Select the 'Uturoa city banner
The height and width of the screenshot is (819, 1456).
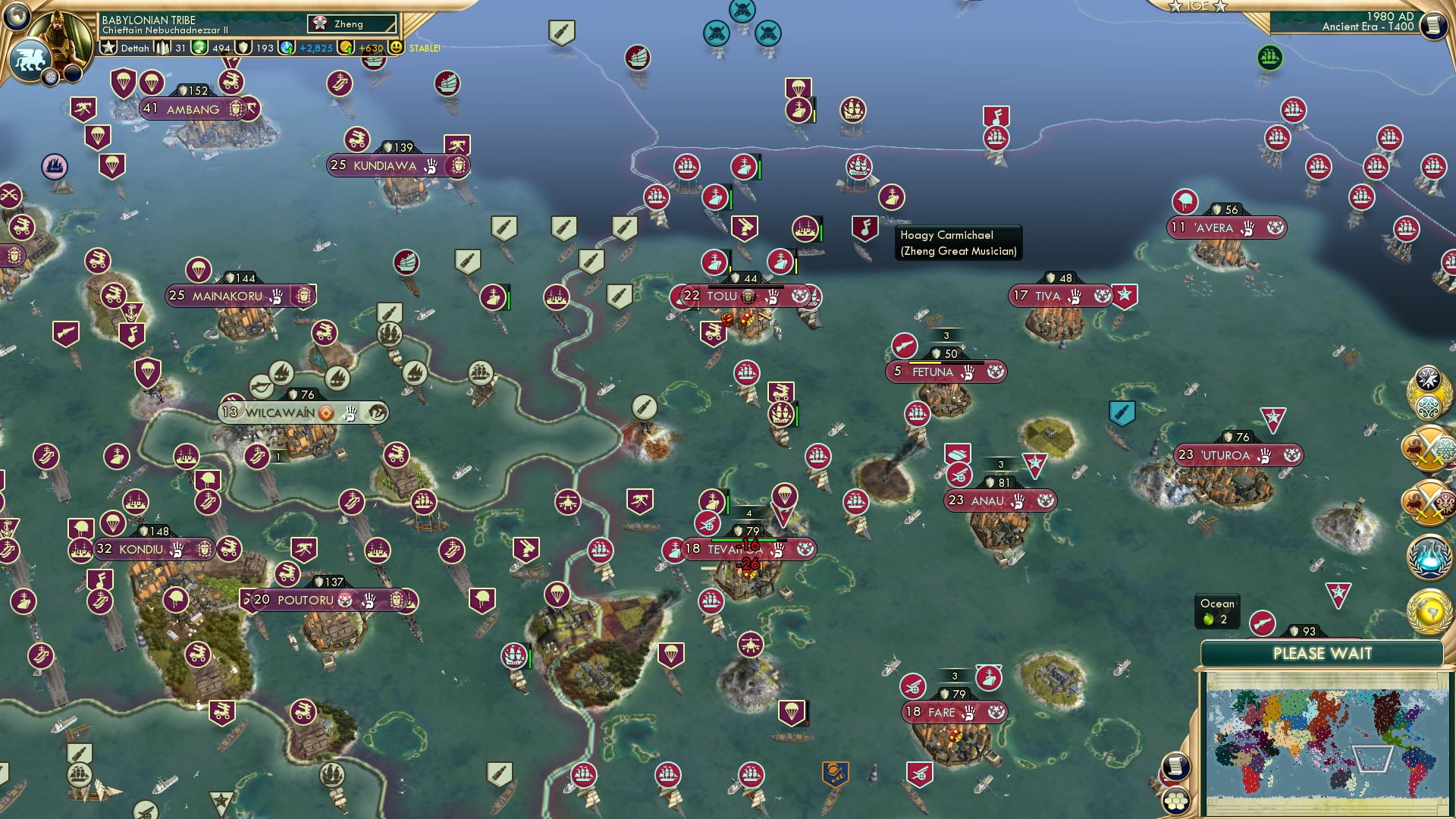(x=1225, y=455)
